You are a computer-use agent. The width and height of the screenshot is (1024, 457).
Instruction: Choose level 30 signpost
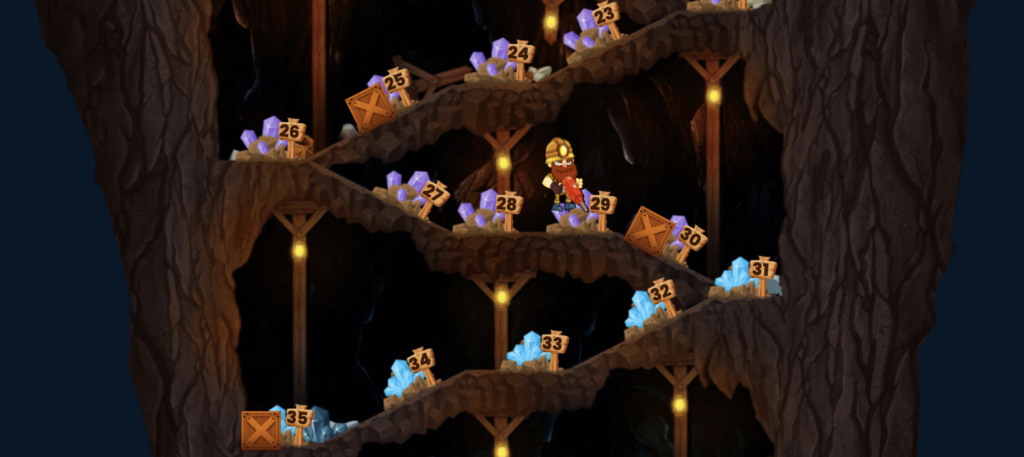[690, 238]
